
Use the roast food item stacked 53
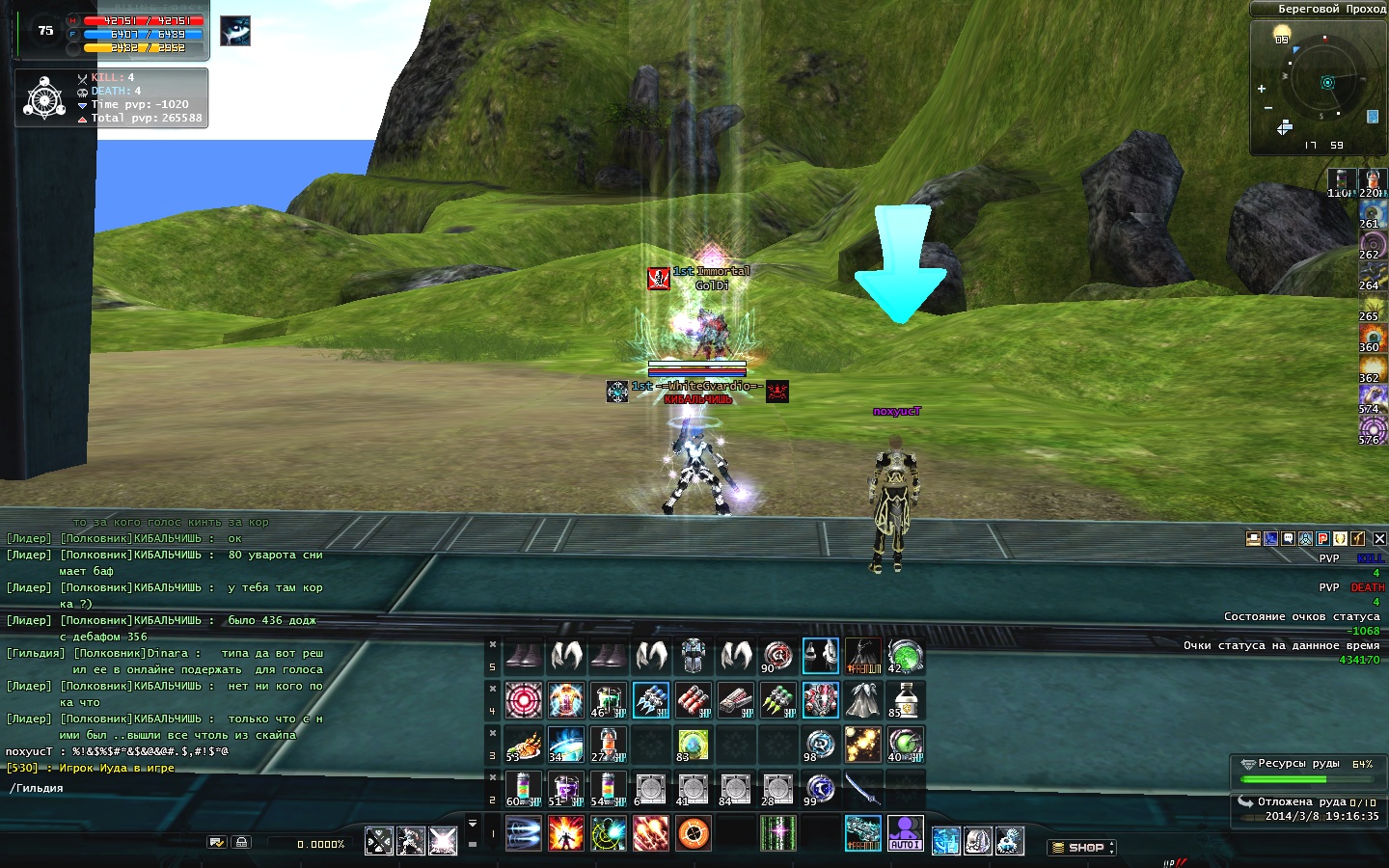(523, 745)
